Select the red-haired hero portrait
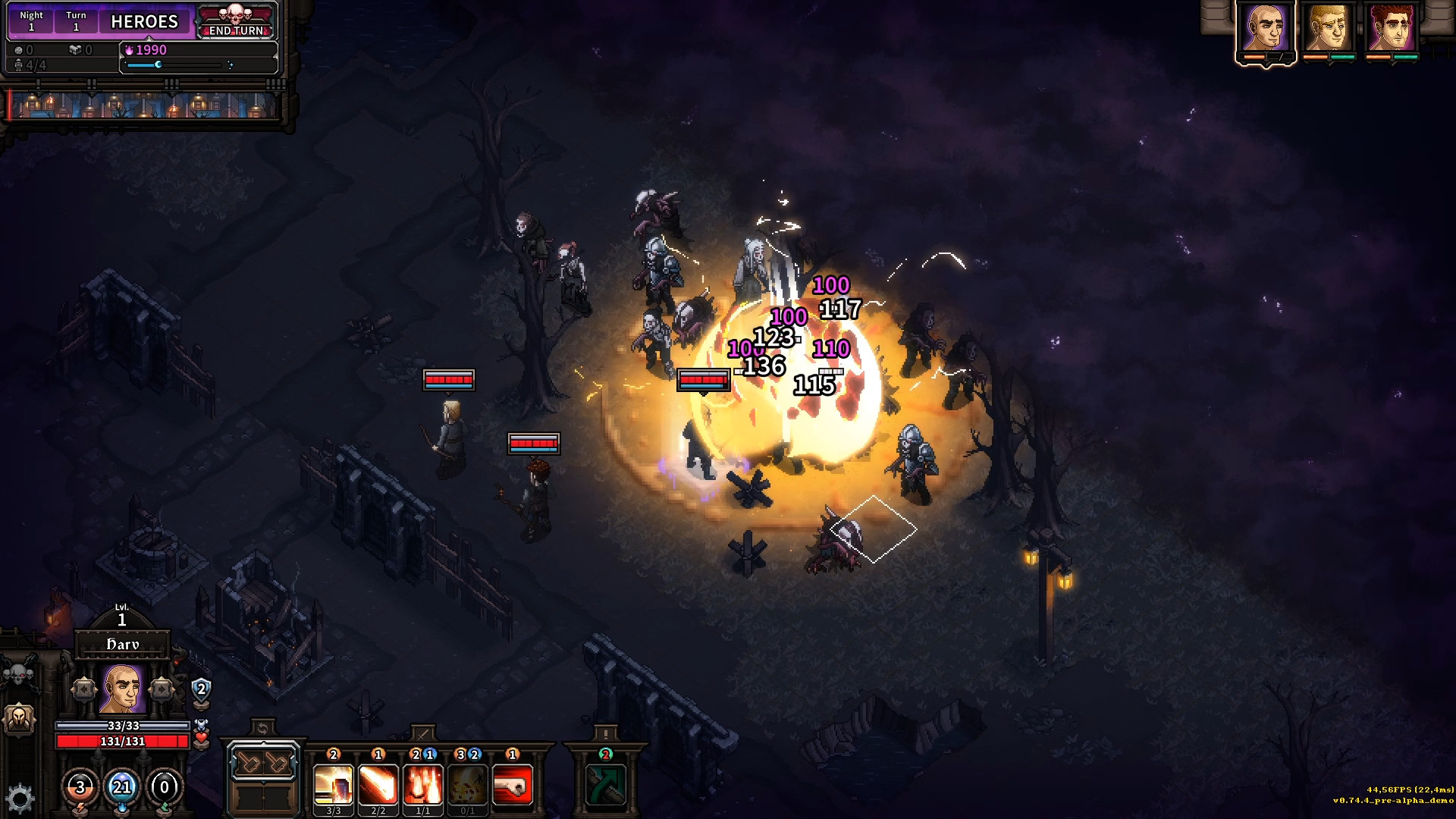The height and width of the screenshot is (819, 1456). point(1392,29)
